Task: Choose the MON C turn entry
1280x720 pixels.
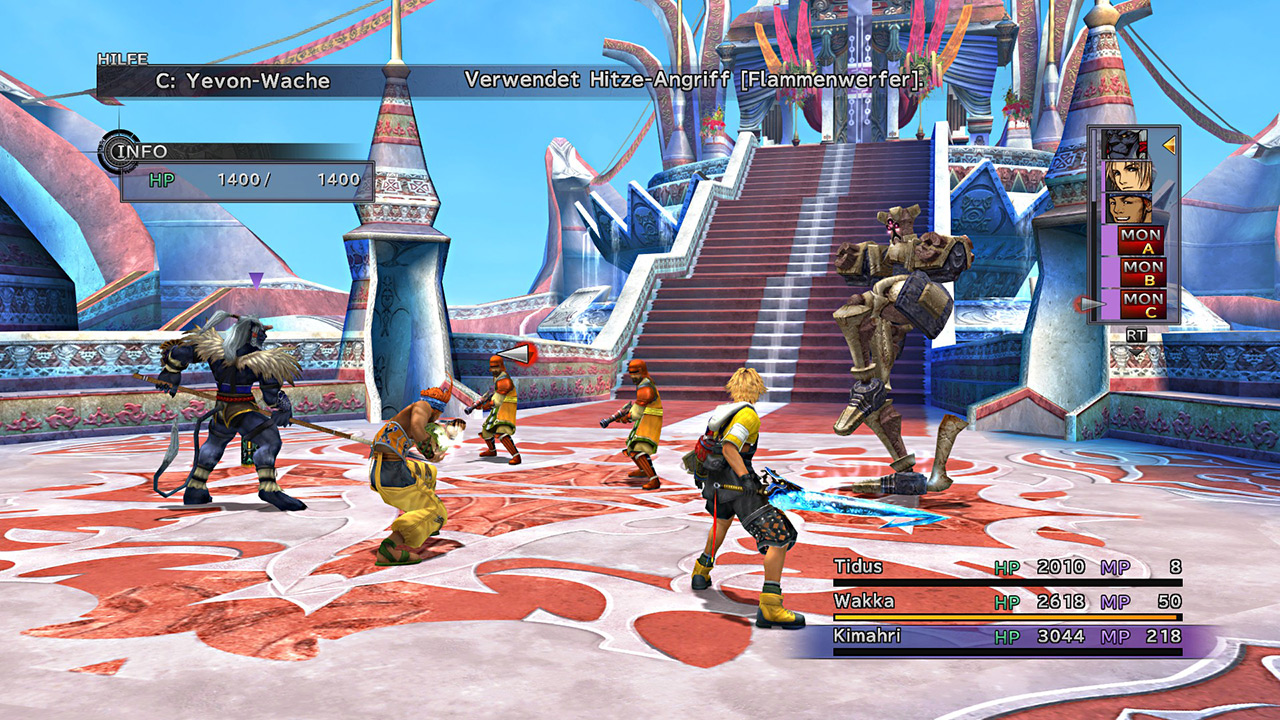Action: [x=1140, y=304]
